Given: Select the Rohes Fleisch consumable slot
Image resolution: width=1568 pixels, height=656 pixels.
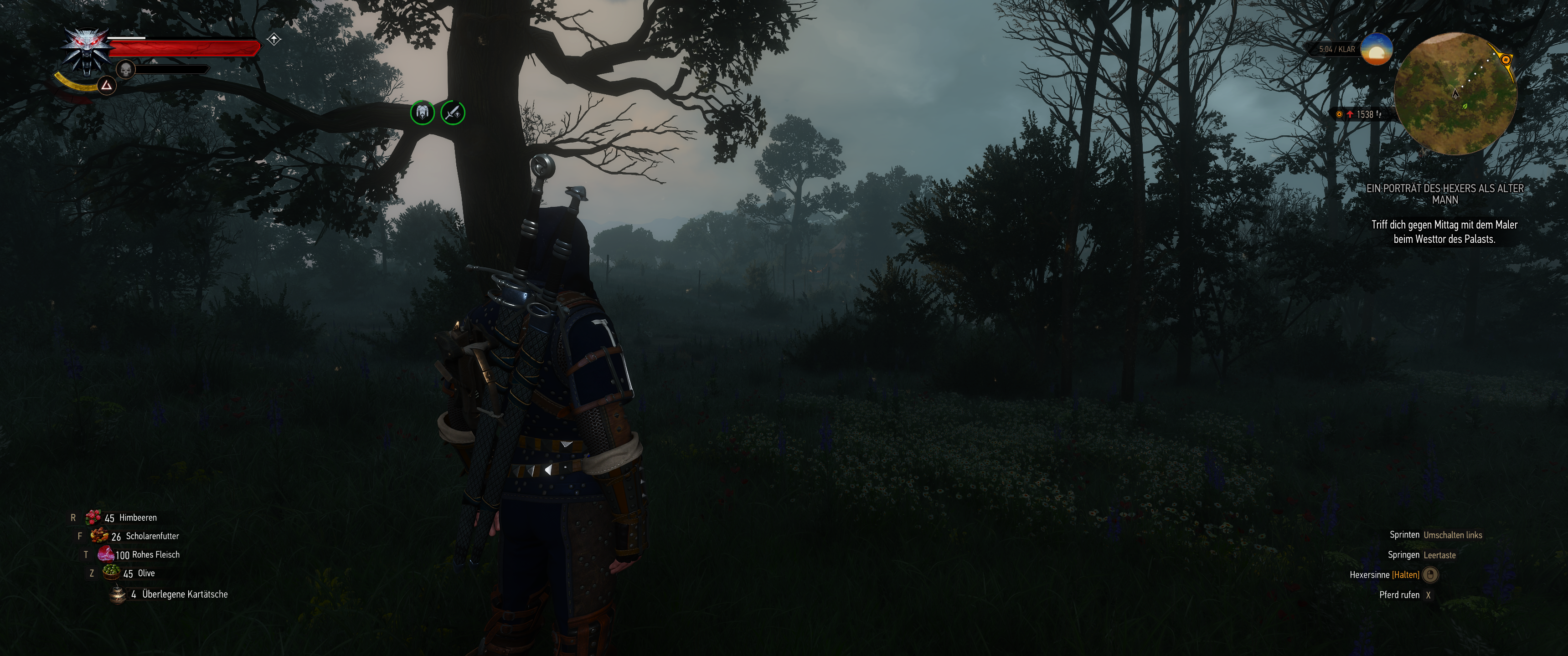Looking at the screenshot, I should click(x=105, y=554).
